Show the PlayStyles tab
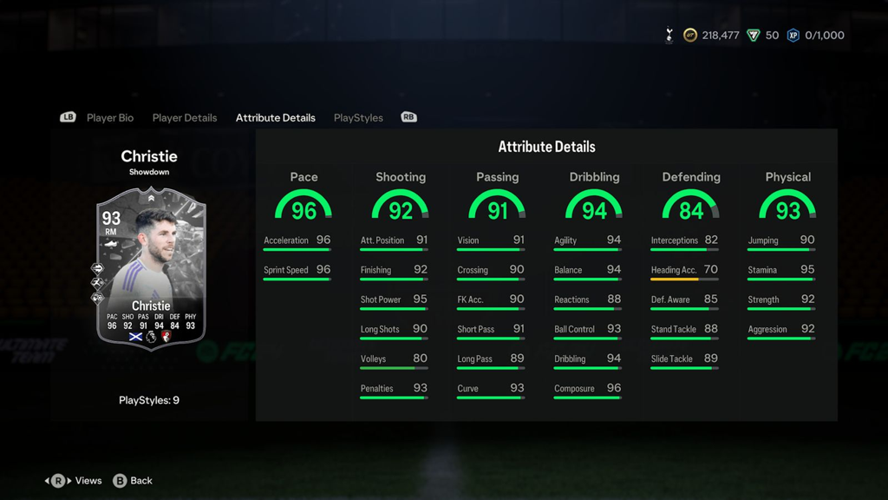The image size is (888, 500). pos(358,118)
